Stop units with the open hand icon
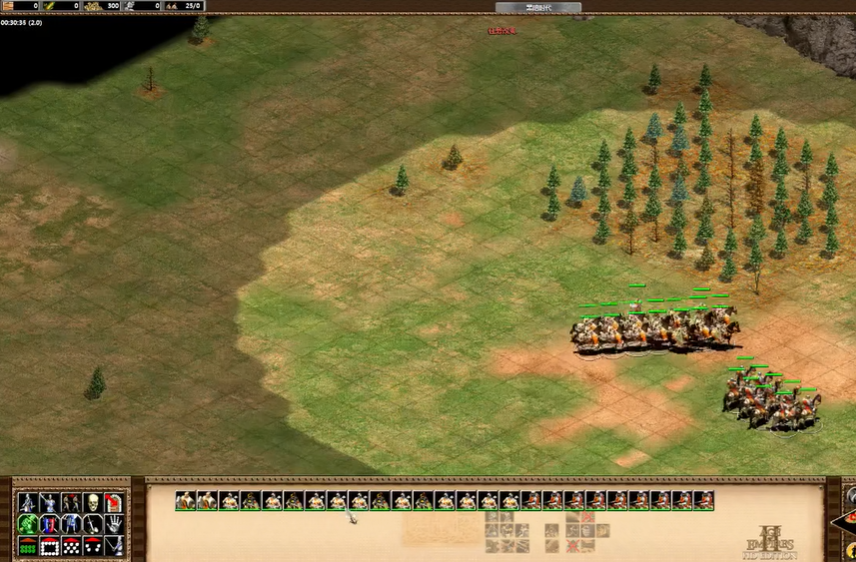This screenshot has width=856, height=562. pos(114,524)
